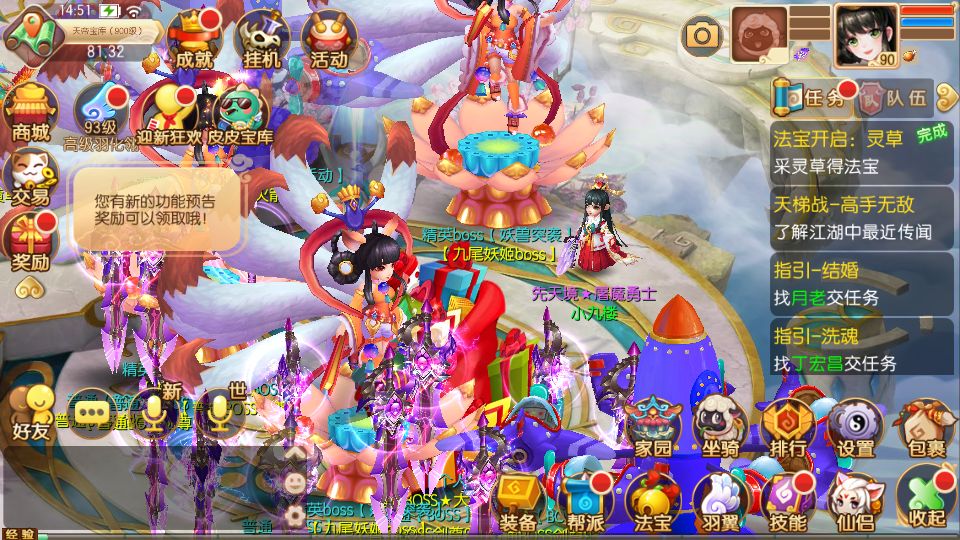Open the 成就 achievements icon
The image size is (960, 540).
(194, 40)
